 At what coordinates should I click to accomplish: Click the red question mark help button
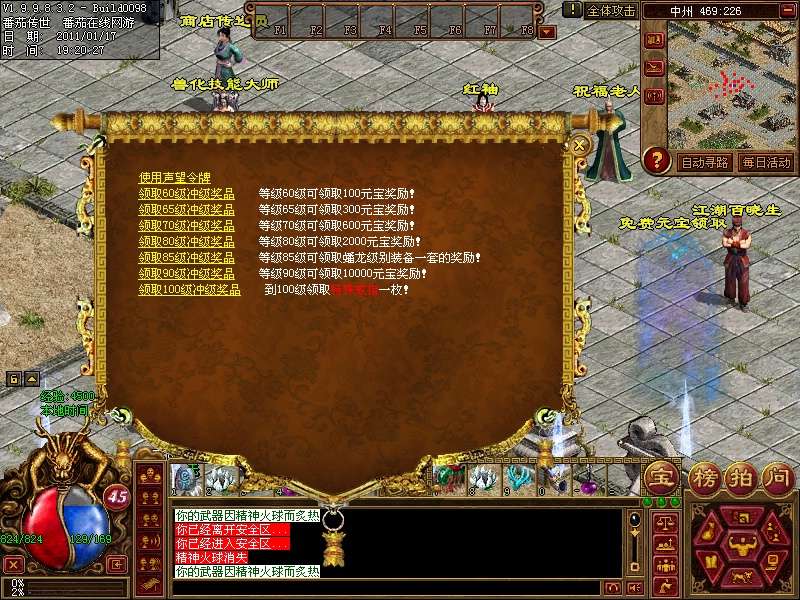coord(656,159)
